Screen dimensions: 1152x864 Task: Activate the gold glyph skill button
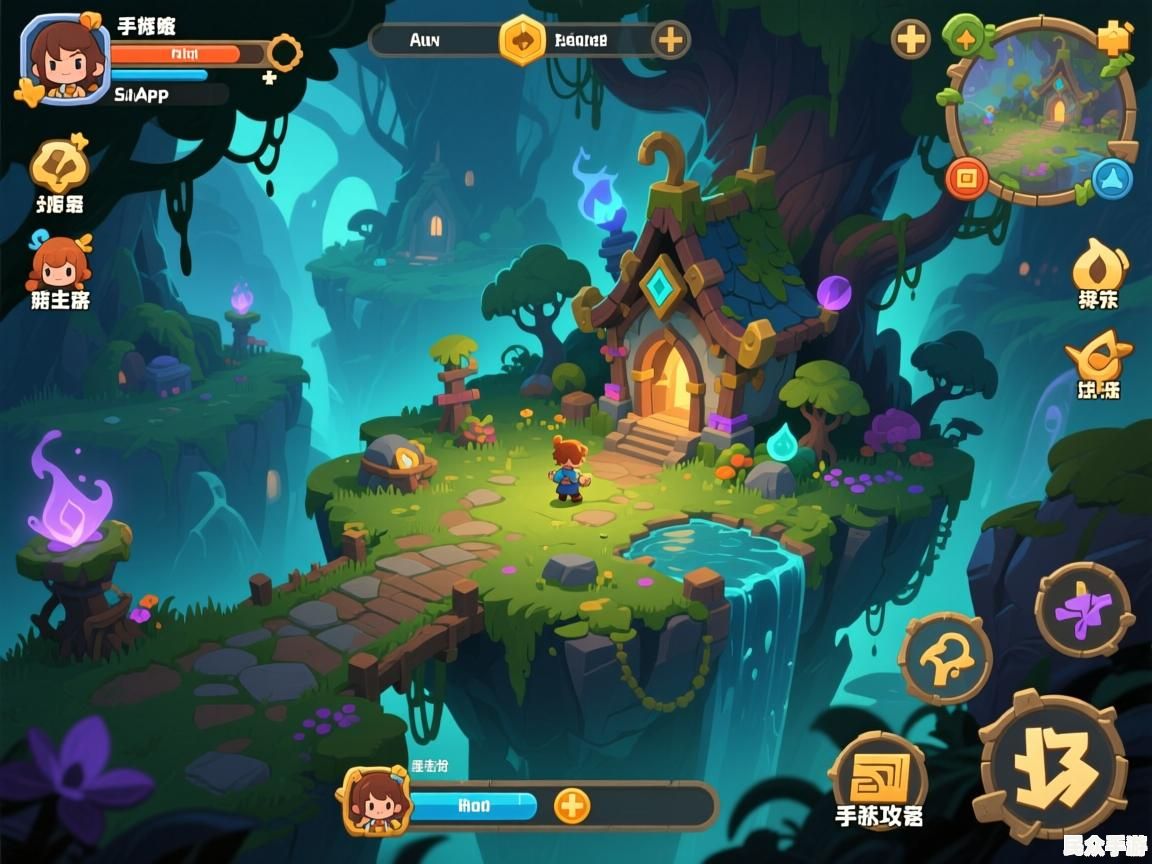[x=945, y=658]
